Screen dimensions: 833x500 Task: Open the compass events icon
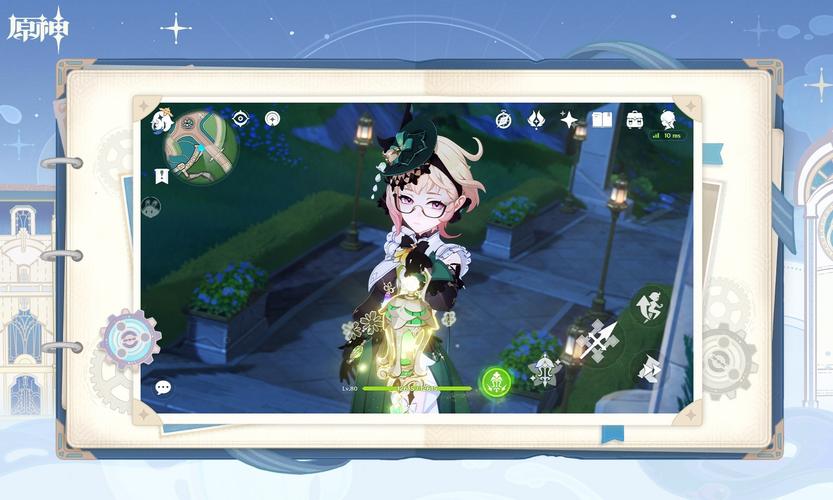504,120
